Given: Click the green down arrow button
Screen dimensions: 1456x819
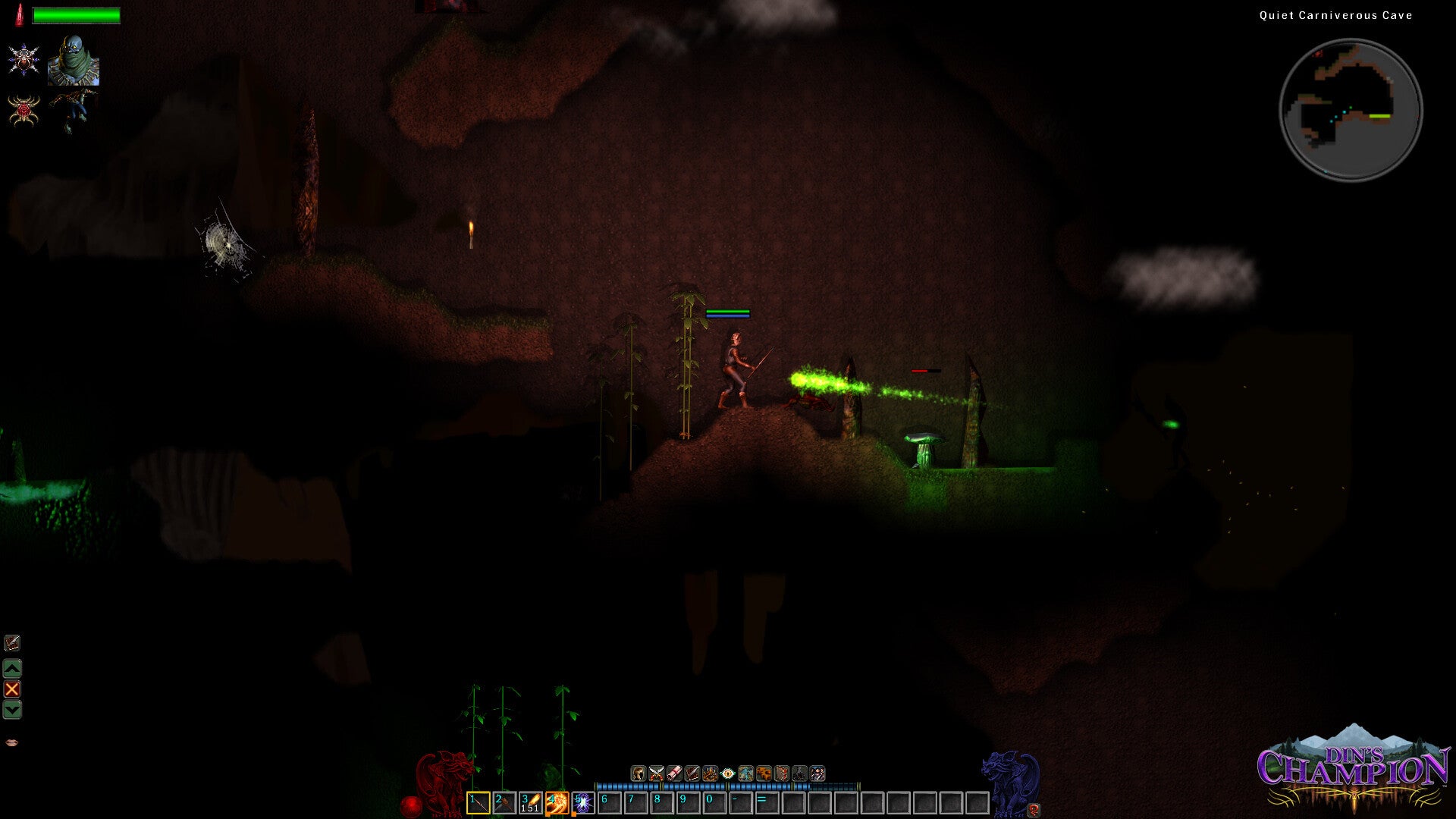Looking at the screenshot, I should 12,710.
